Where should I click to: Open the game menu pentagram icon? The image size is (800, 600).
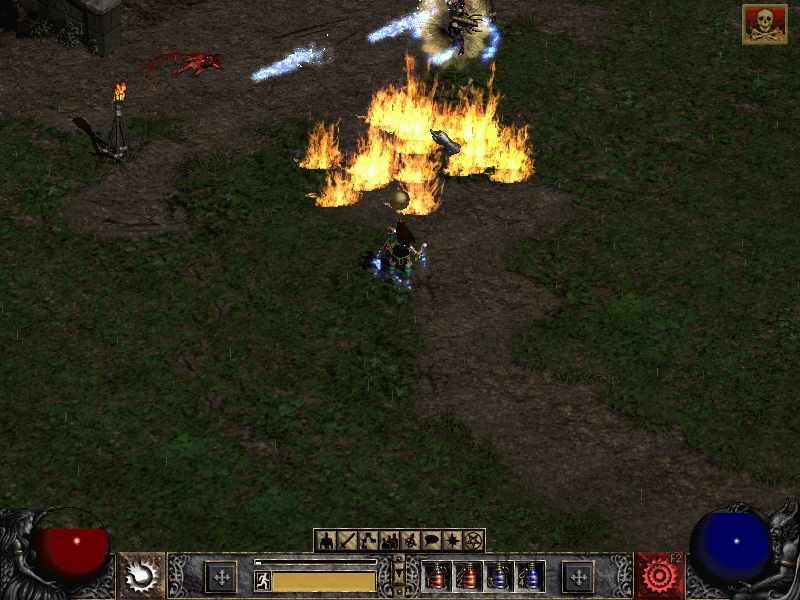[473, 541]
